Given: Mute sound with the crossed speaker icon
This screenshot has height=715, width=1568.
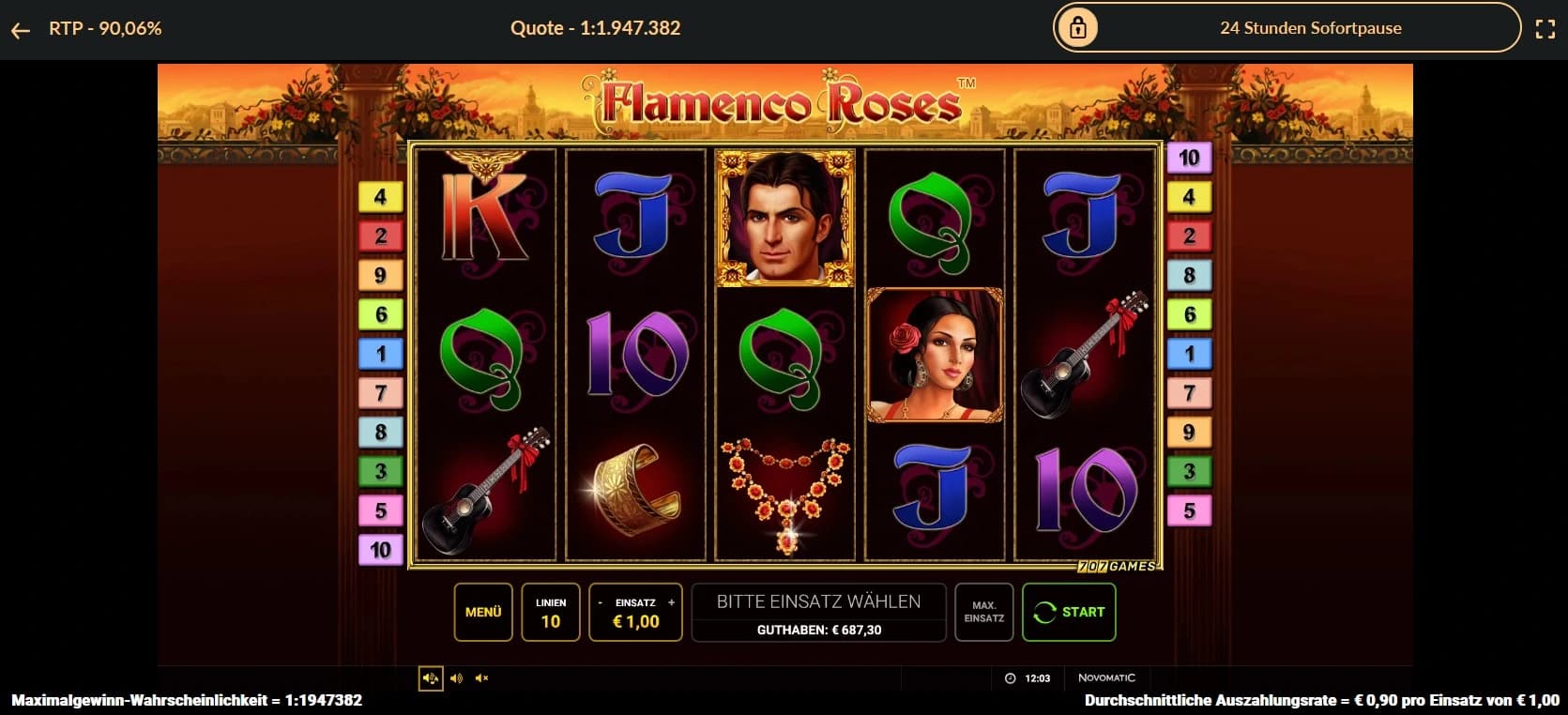Looking at the screenshot, I should pyautogui.click(x=481, y=678).
